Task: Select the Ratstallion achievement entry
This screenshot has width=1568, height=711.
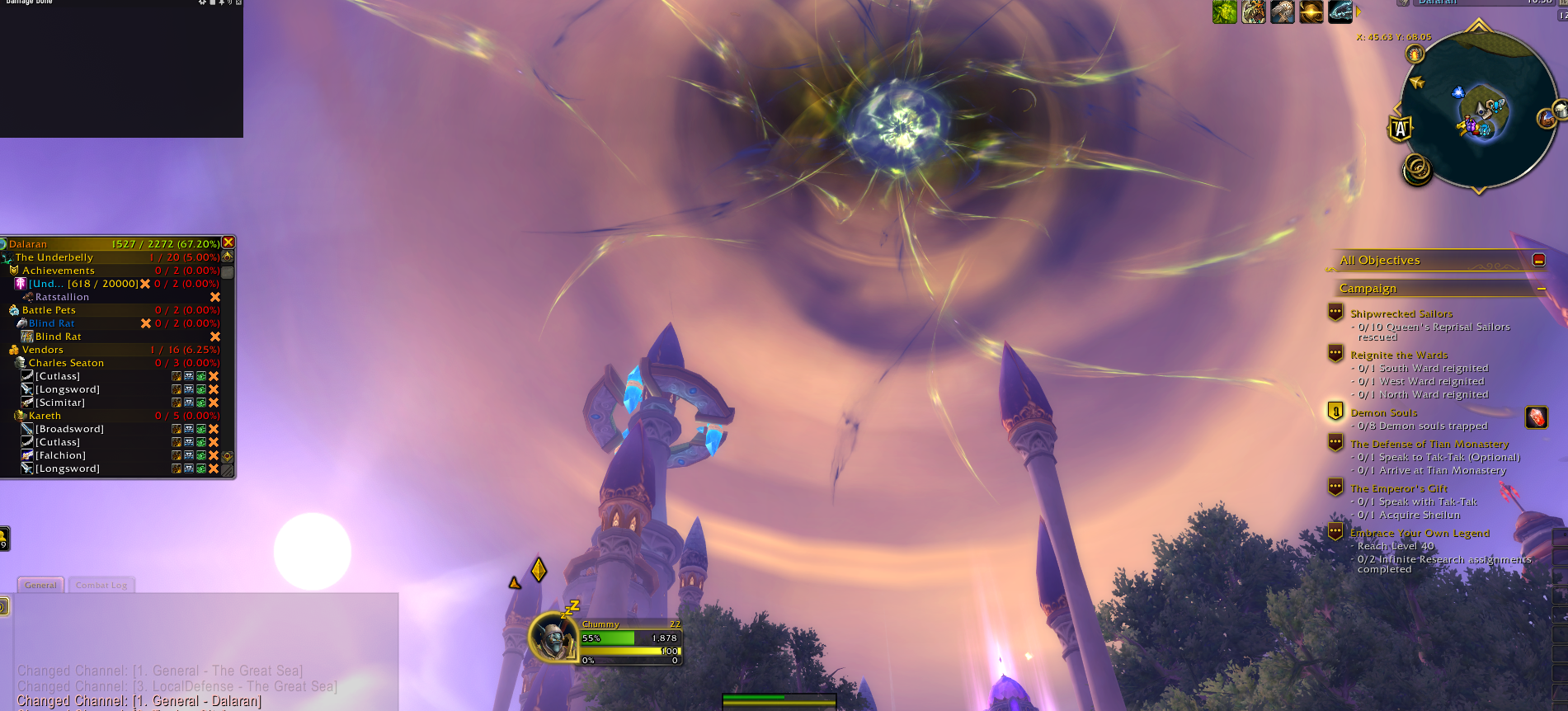Action: click(x=62, y=297)
